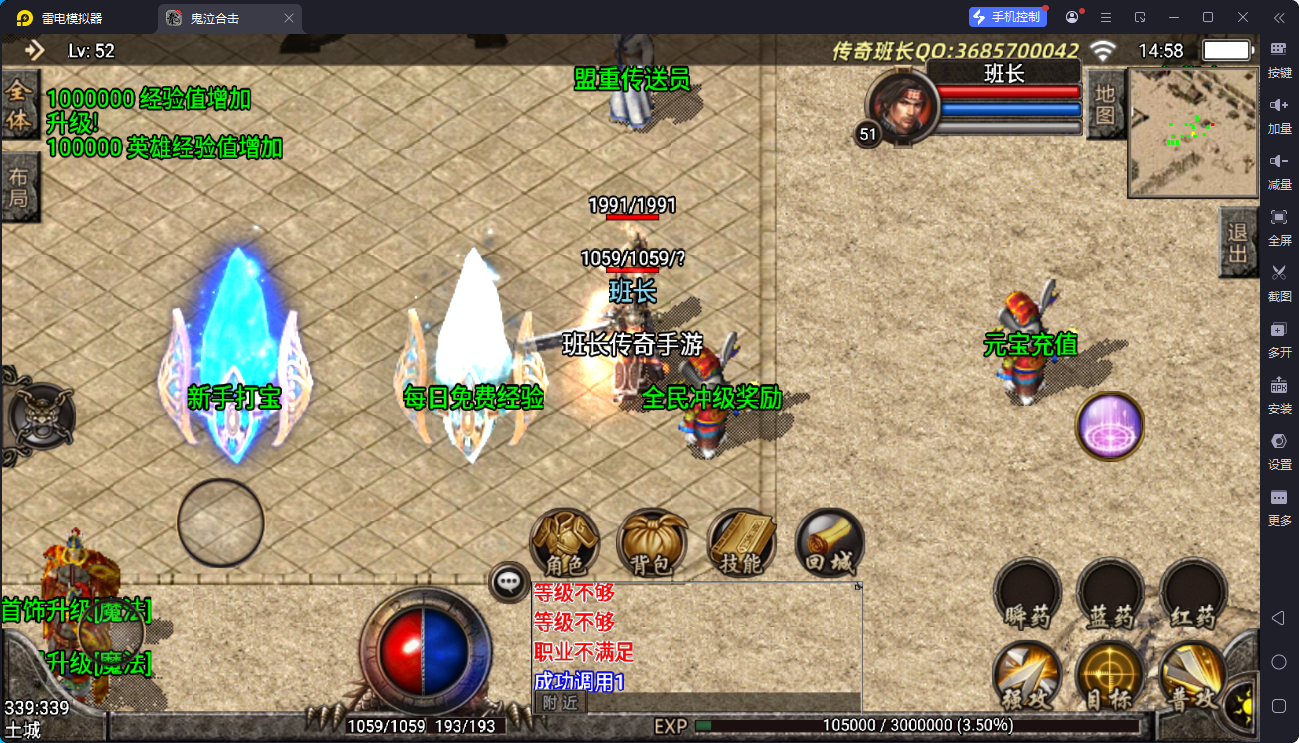Select the 蓝药 mana potion slot
The height and width of the screenshot is (743, 1299).
point(1110,594)
